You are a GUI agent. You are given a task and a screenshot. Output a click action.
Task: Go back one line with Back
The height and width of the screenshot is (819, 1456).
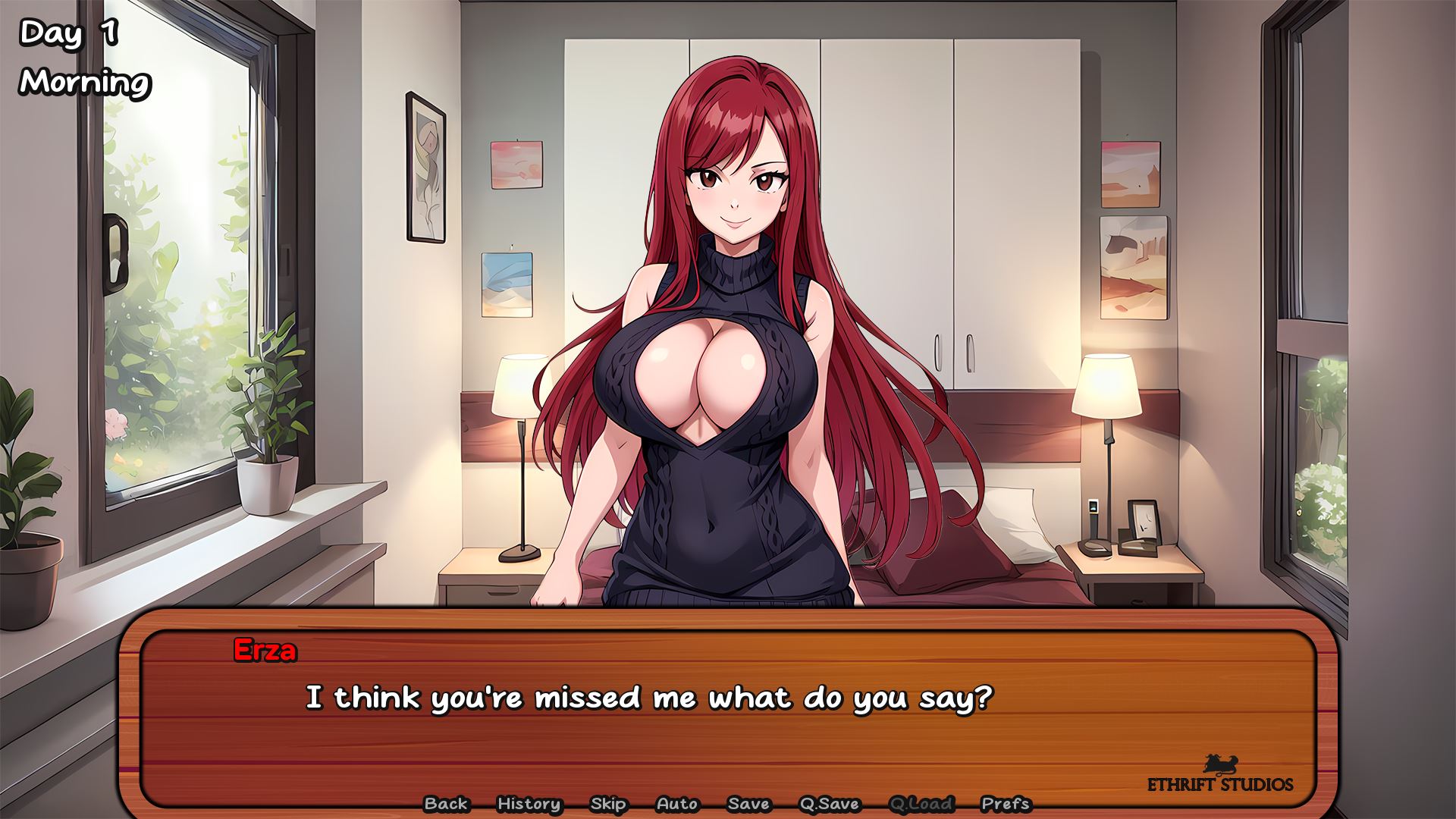[446, 804]
